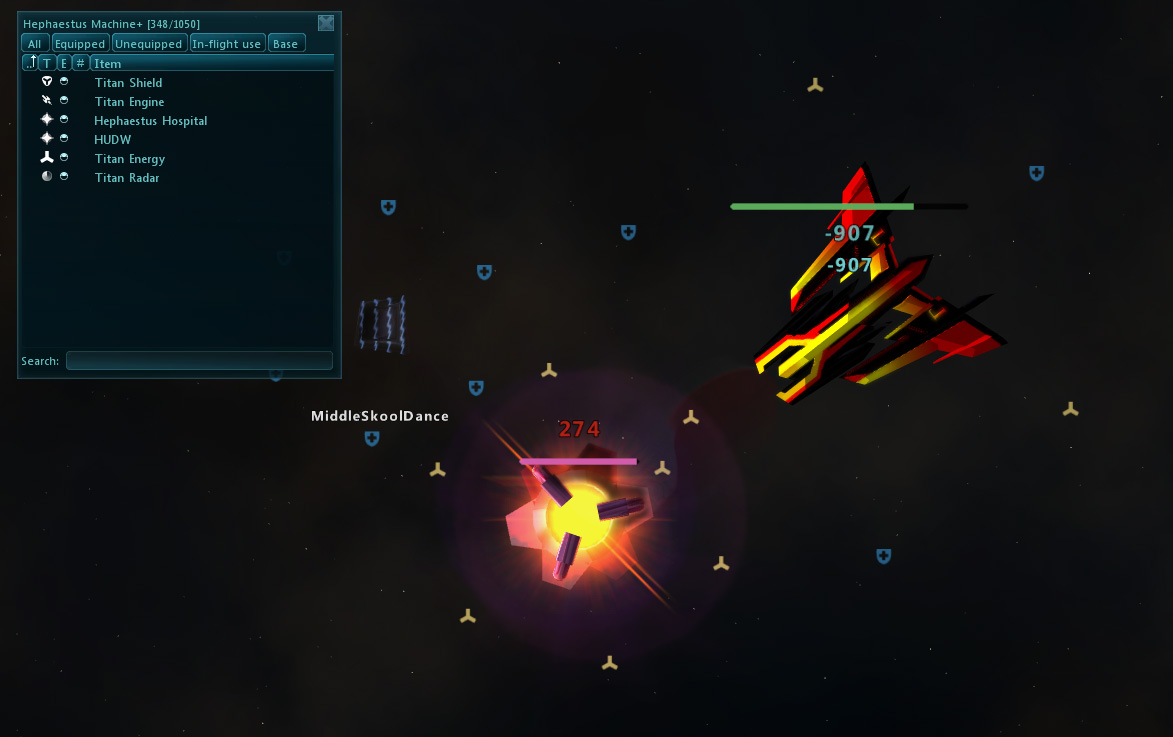Image resolution: width=1173 pixels, height=737 pixels.
Task: Click the inventory Search field
Action: click(199, 361)
